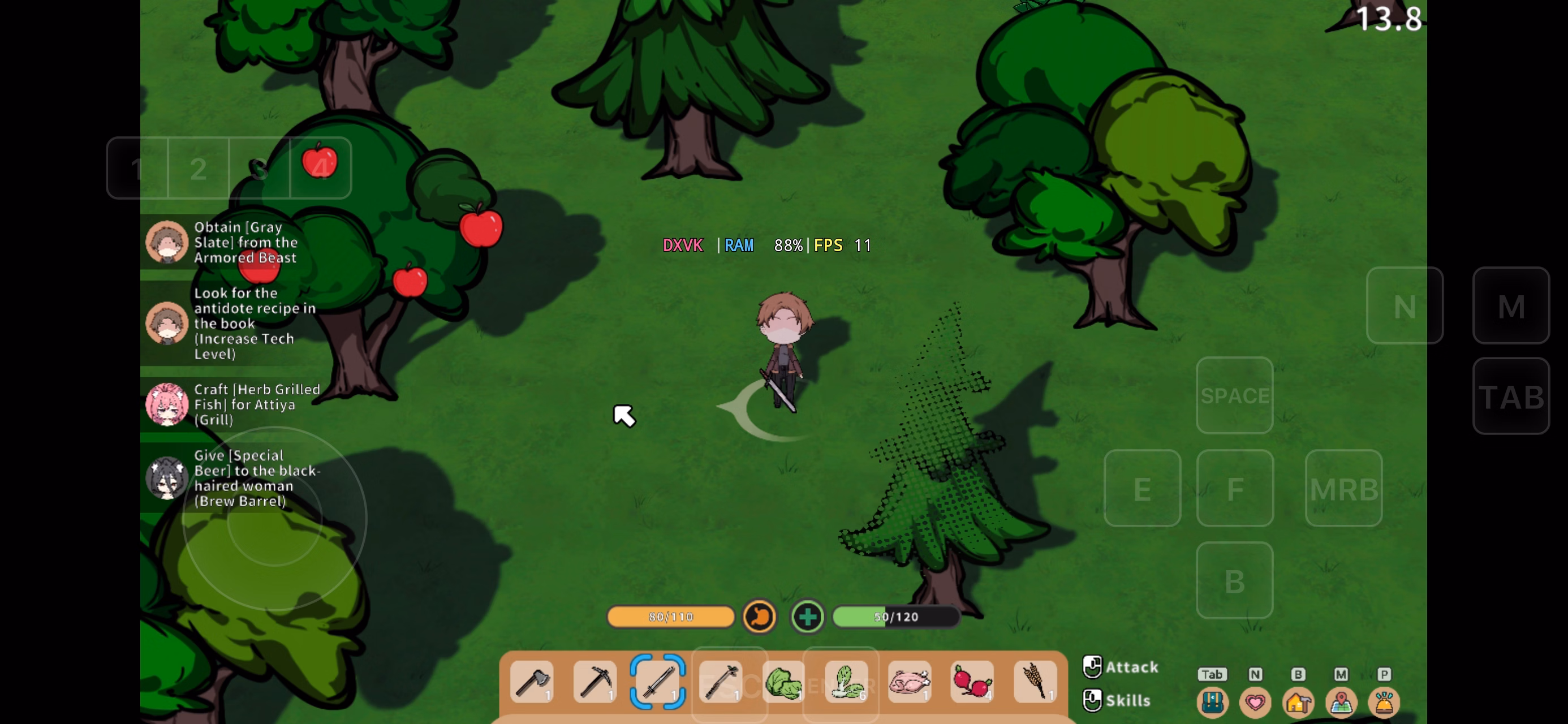
Task: Select the axe hotbar slot
Action: tap(532, 682)
